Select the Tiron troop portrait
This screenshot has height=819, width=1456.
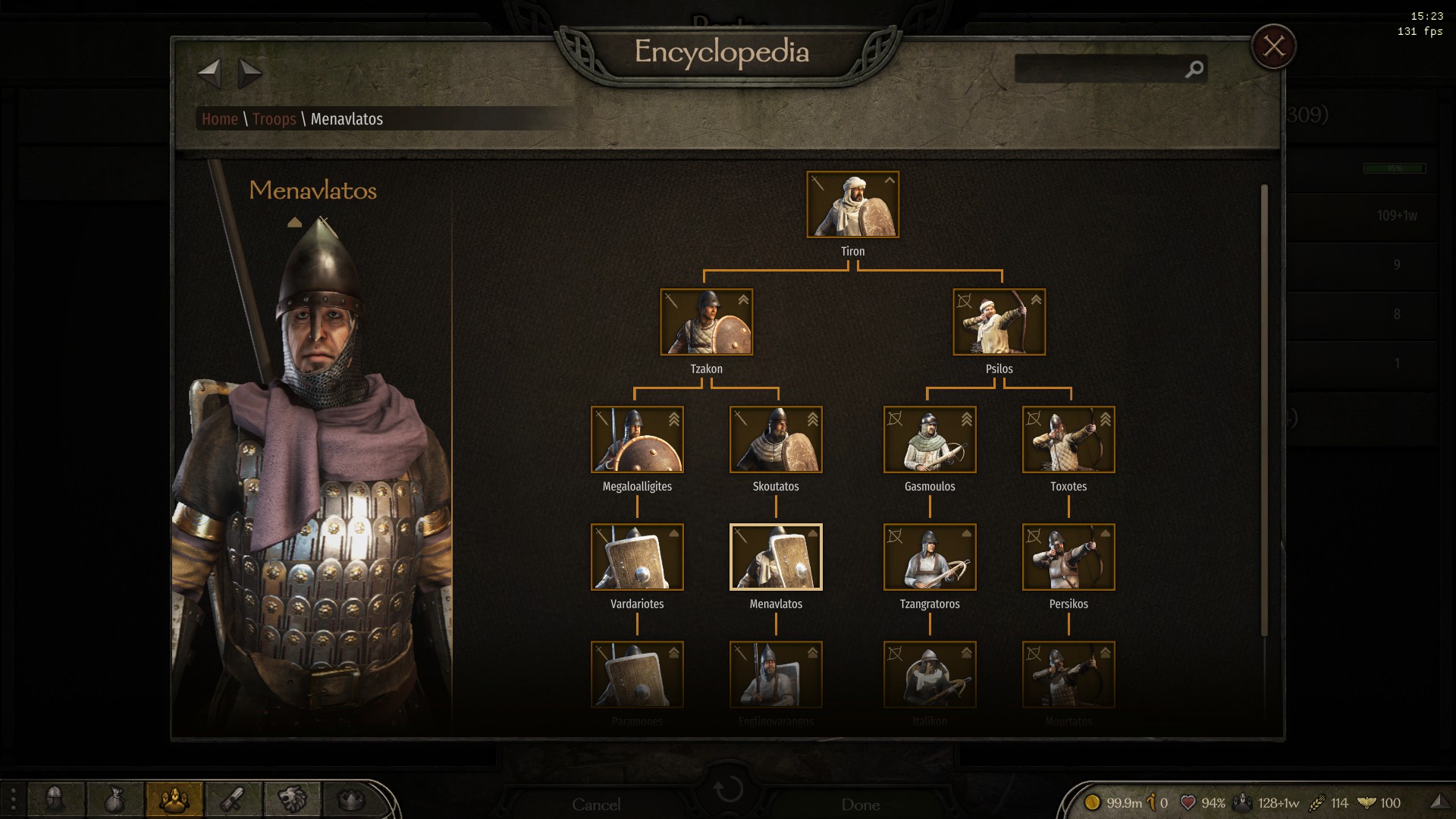click(x=852, y=205)
